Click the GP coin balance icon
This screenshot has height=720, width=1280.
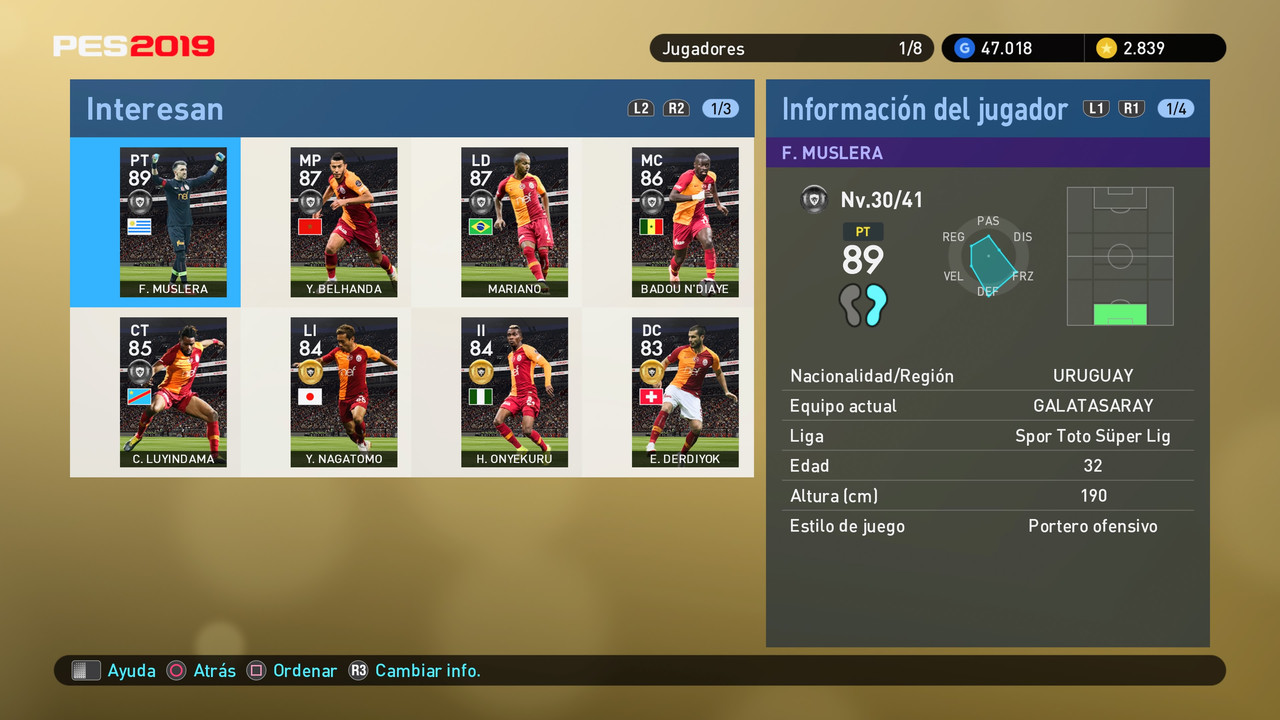[963, 47]
